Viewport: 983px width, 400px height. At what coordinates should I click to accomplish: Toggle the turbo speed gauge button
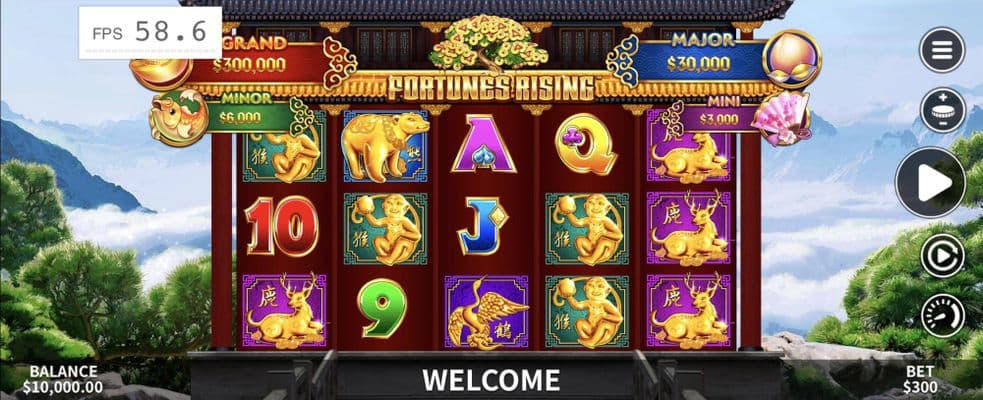942,315
